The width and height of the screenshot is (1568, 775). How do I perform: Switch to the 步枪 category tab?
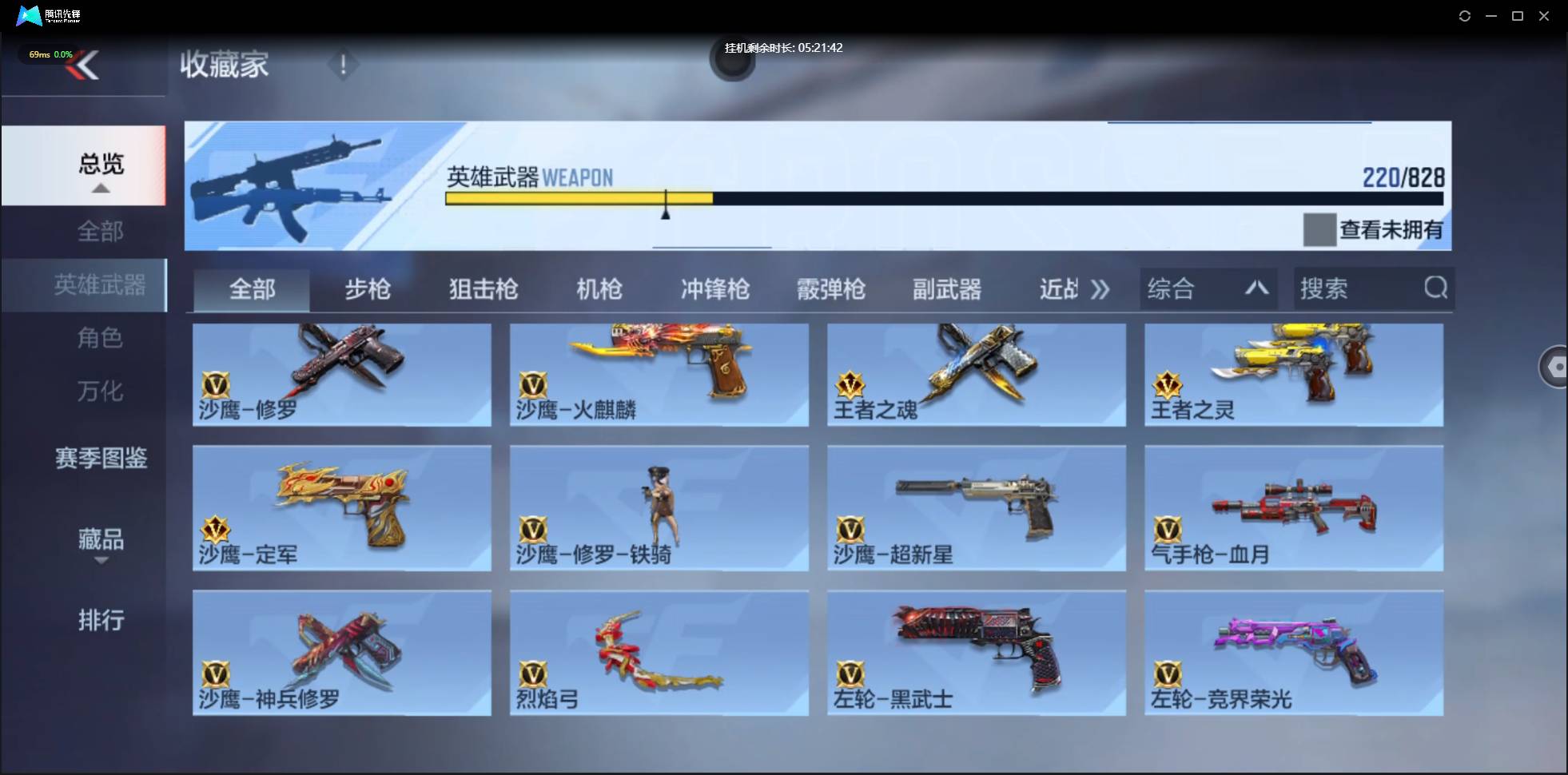(x=368, y=289)
